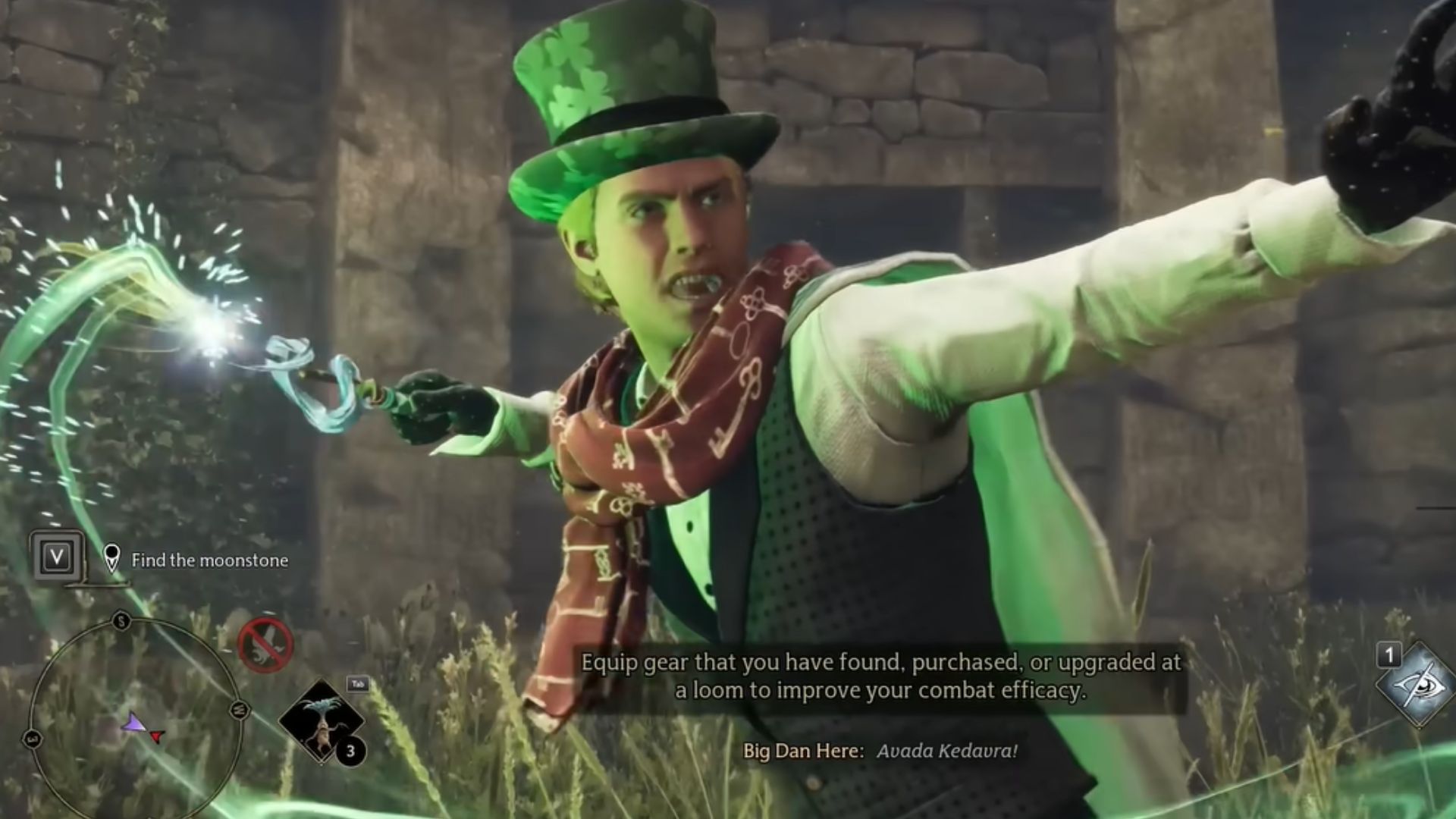The width and height of the screenshot is (1456, 819).
Task: Click the red crossed-out spell-disabled icon
Action: (265, 645)
